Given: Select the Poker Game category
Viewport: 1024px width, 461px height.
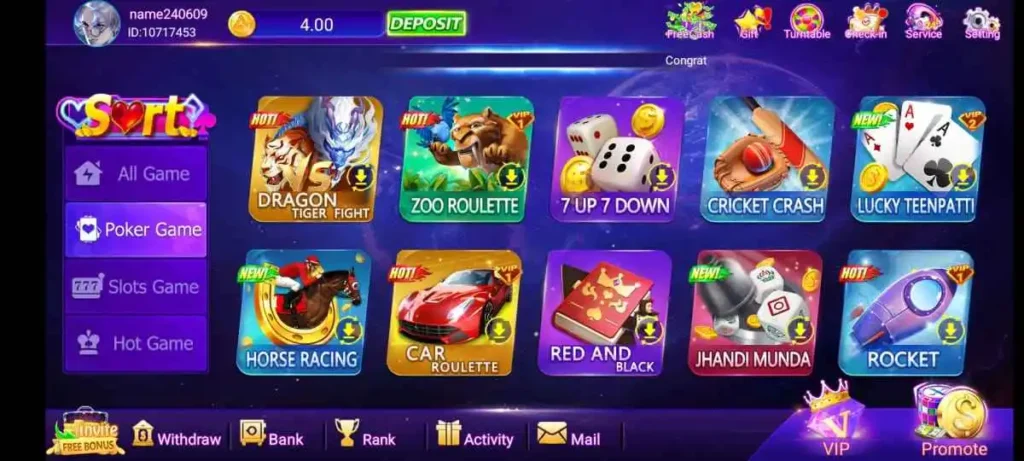Looking at the screenshot, I should click(136, 230).
